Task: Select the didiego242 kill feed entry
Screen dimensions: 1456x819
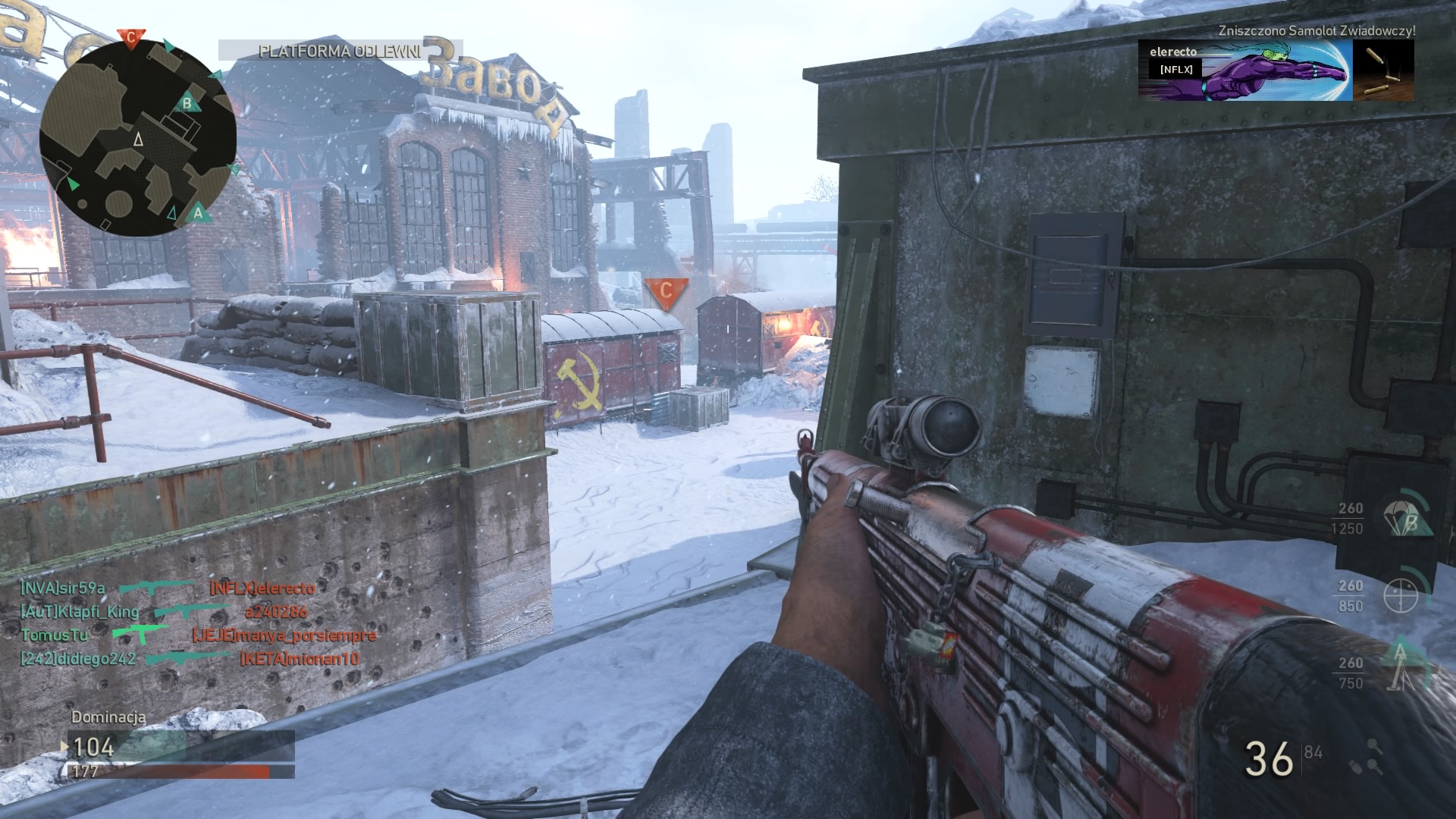Action: [78, 659]
